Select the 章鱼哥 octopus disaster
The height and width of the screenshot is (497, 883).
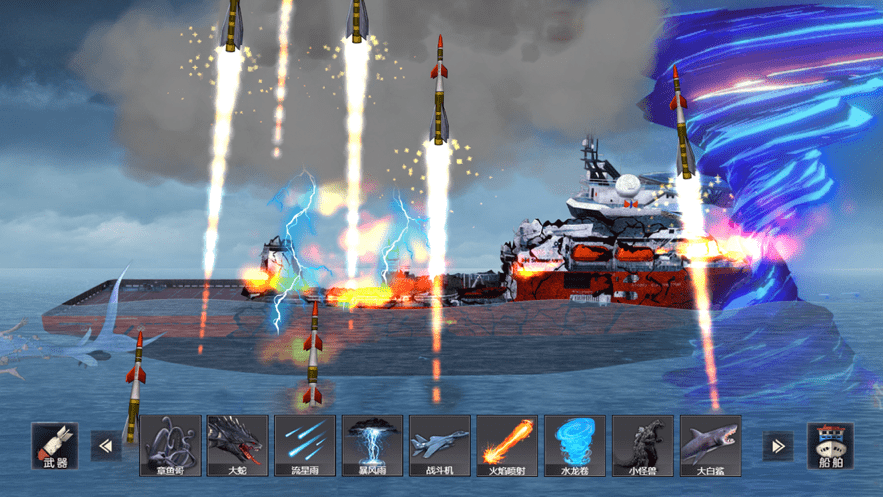170,446
